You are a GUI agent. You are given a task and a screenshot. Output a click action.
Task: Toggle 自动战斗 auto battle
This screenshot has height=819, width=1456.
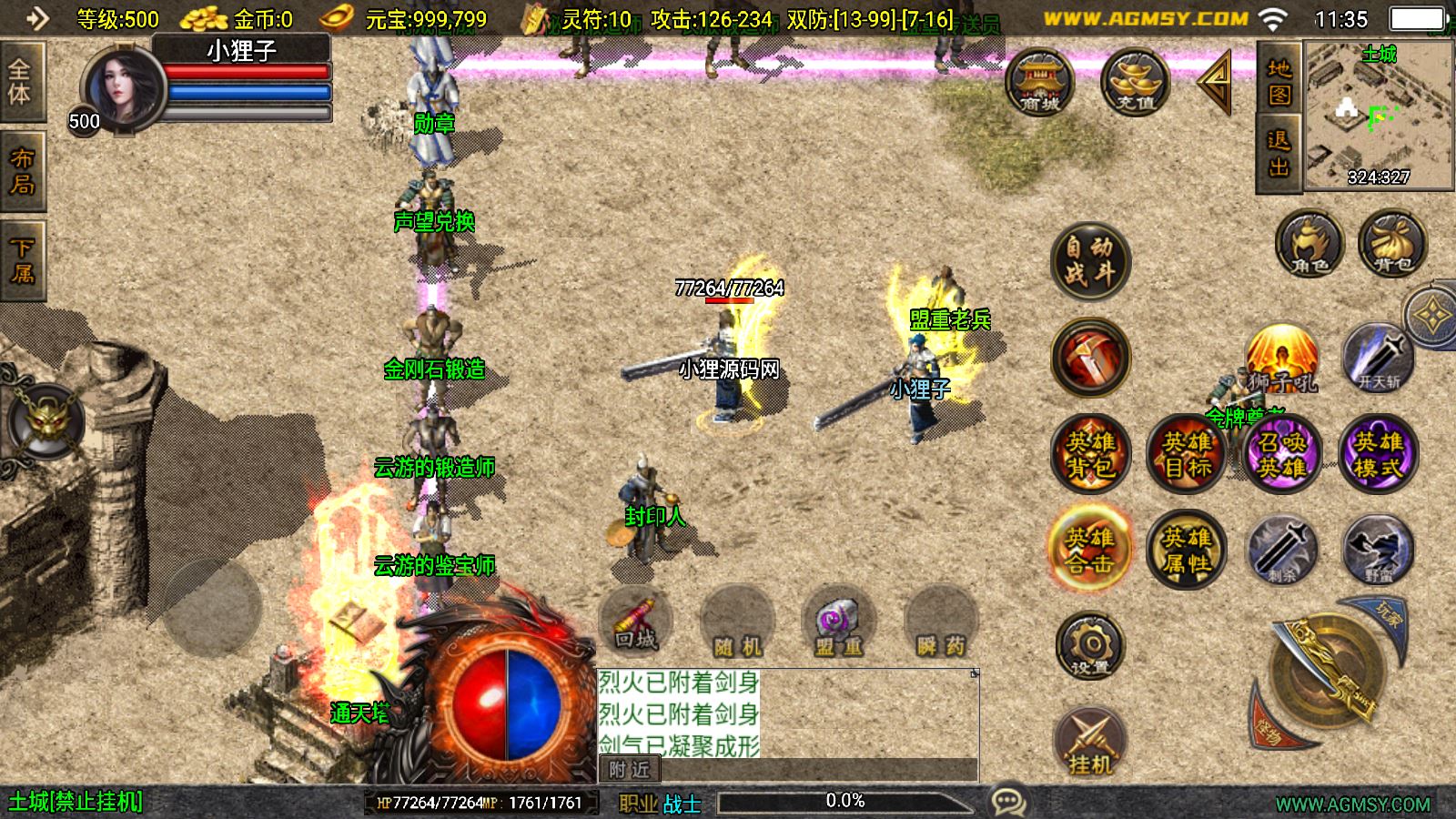(1090, 261)
